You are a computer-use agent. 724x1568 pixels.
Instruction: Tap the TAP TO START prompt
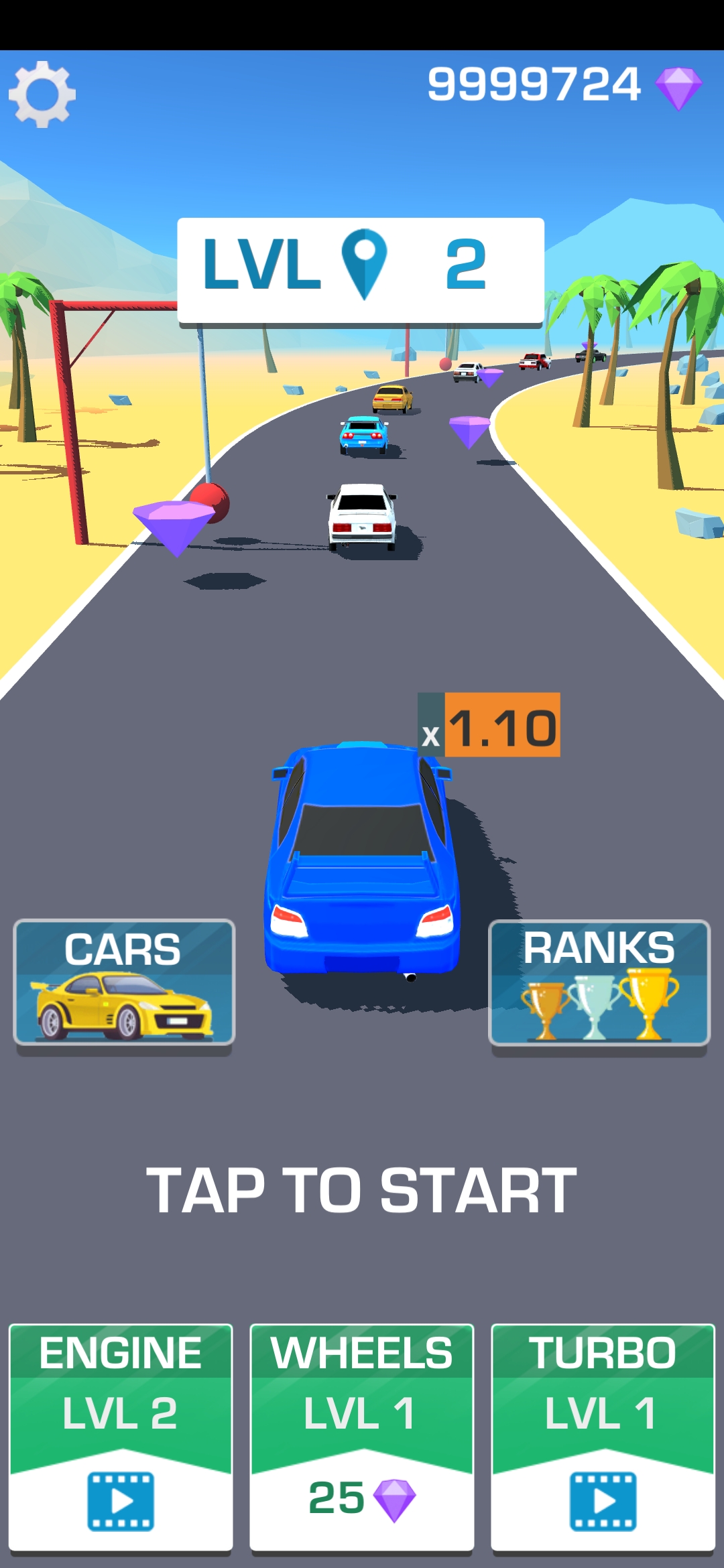coord(361,1190)
